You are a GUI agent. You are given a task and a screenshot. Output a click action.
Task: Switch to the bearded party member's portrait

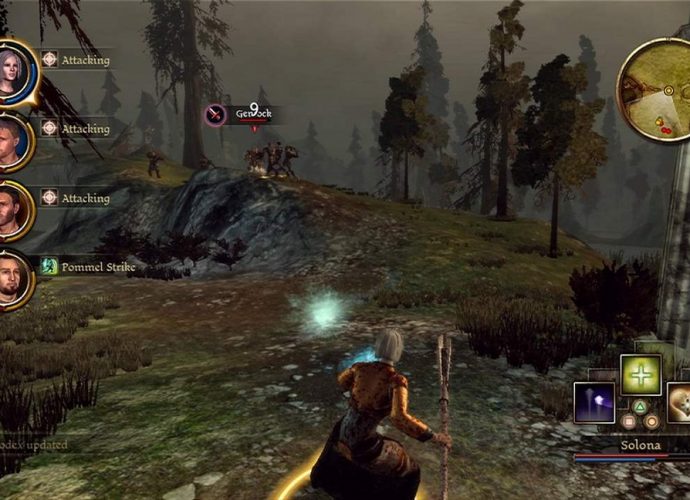(12, 280)
